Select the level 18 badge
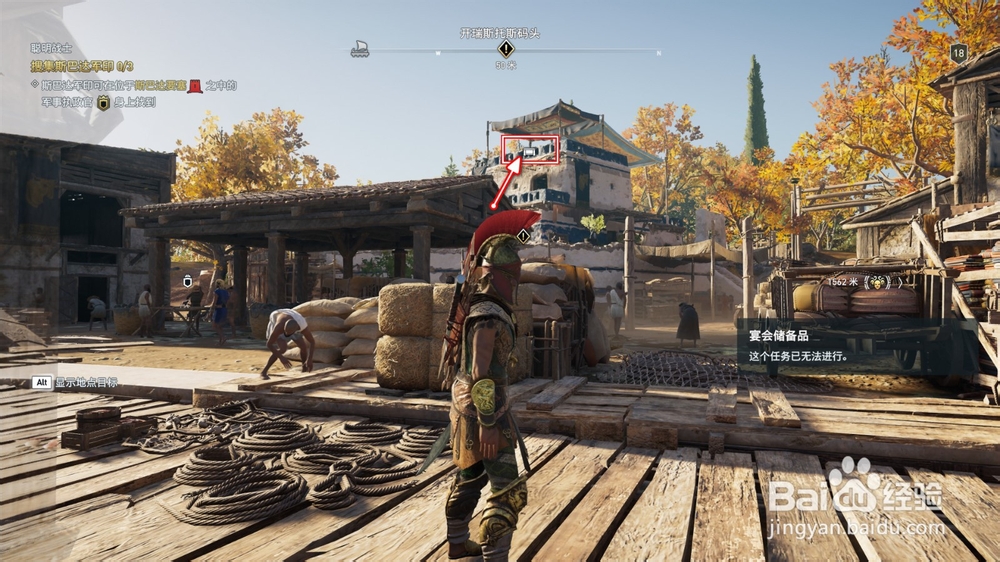This screenshot has width=1000, height=562. click(959, 54)
